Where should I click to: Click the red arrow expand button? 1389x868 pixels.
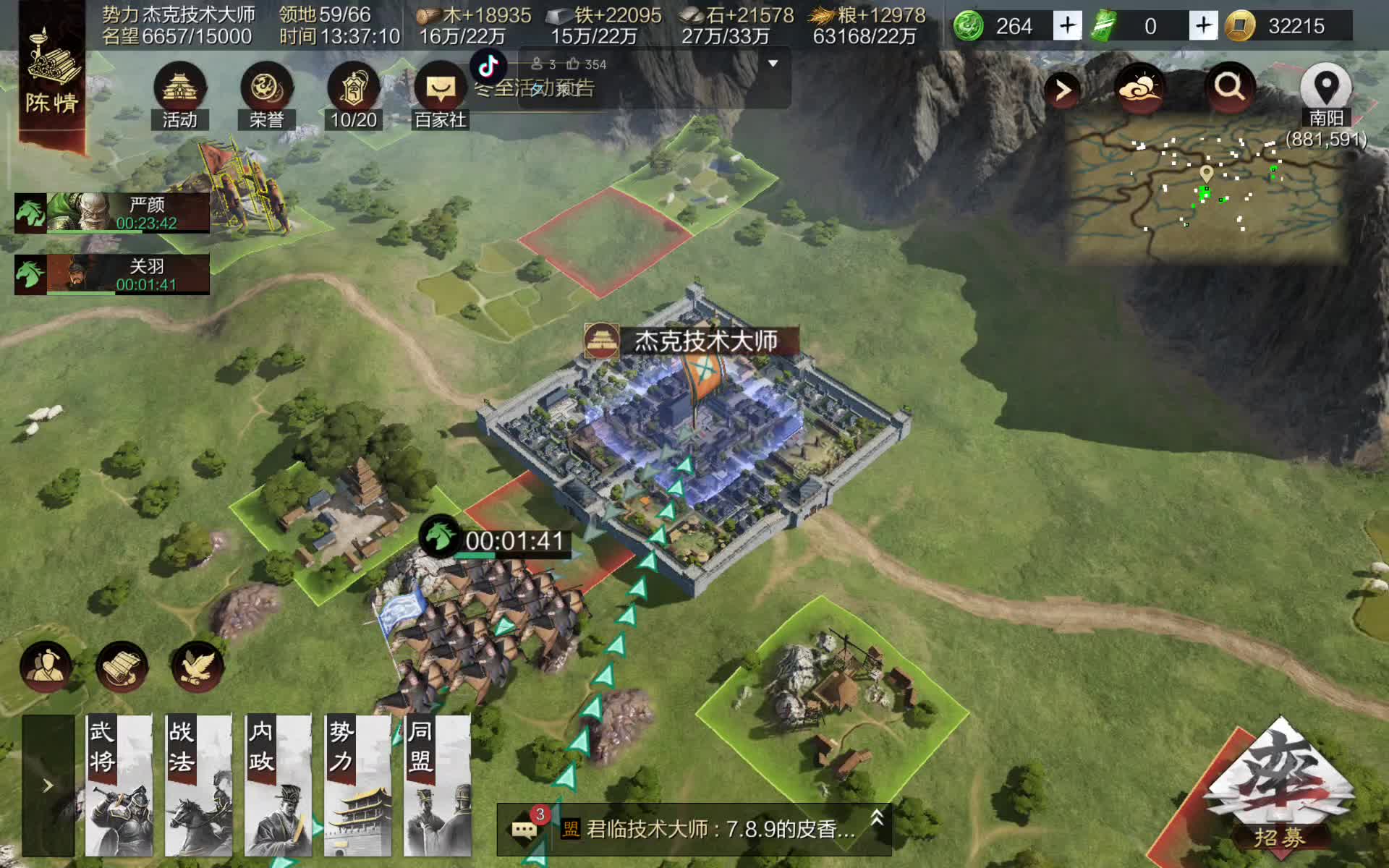pyautogui.click(x=1062, y=90)
